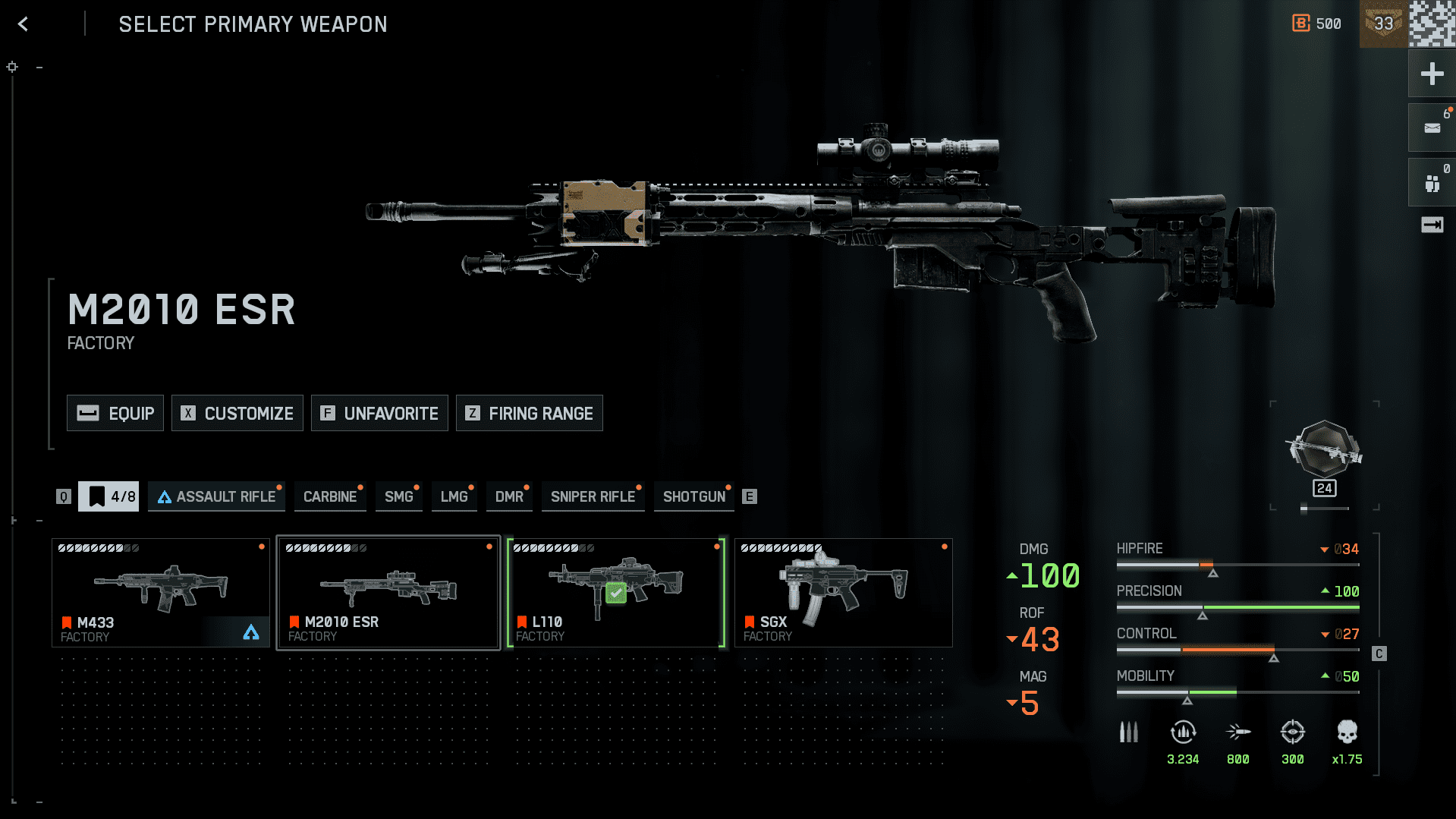The image size is (1456, 819).
Task: Select the SMG tab
Action: 399,496
